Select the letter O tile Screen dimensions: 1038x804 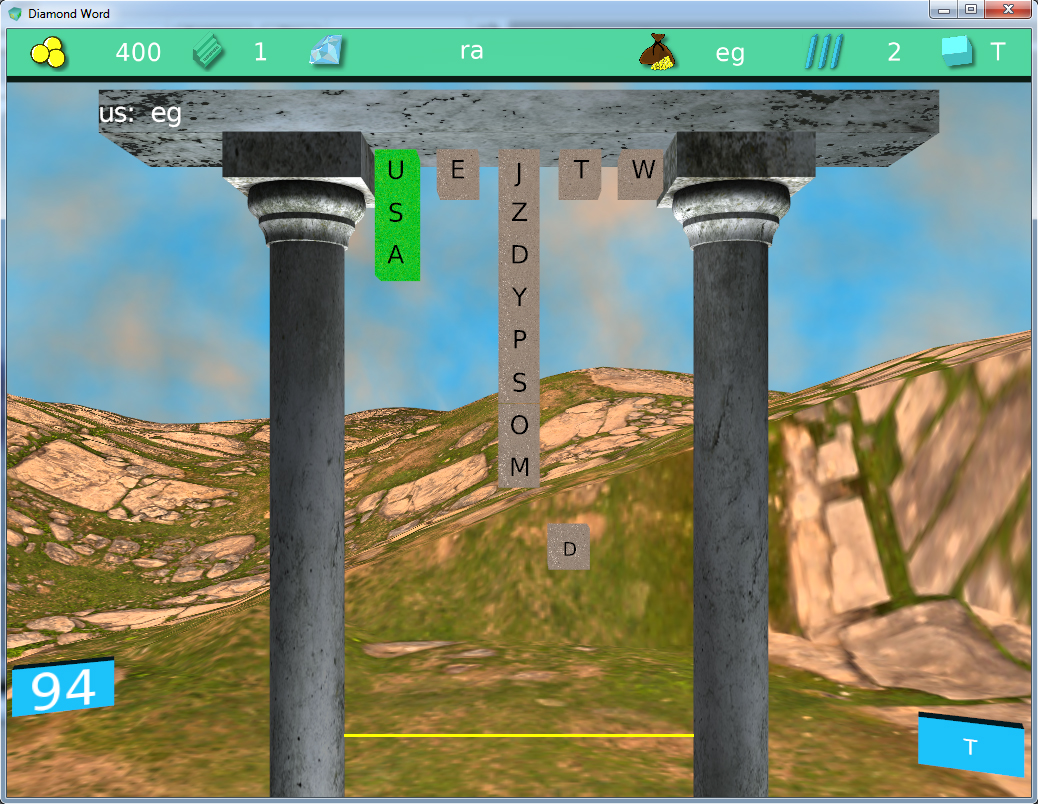coord(518,424)
